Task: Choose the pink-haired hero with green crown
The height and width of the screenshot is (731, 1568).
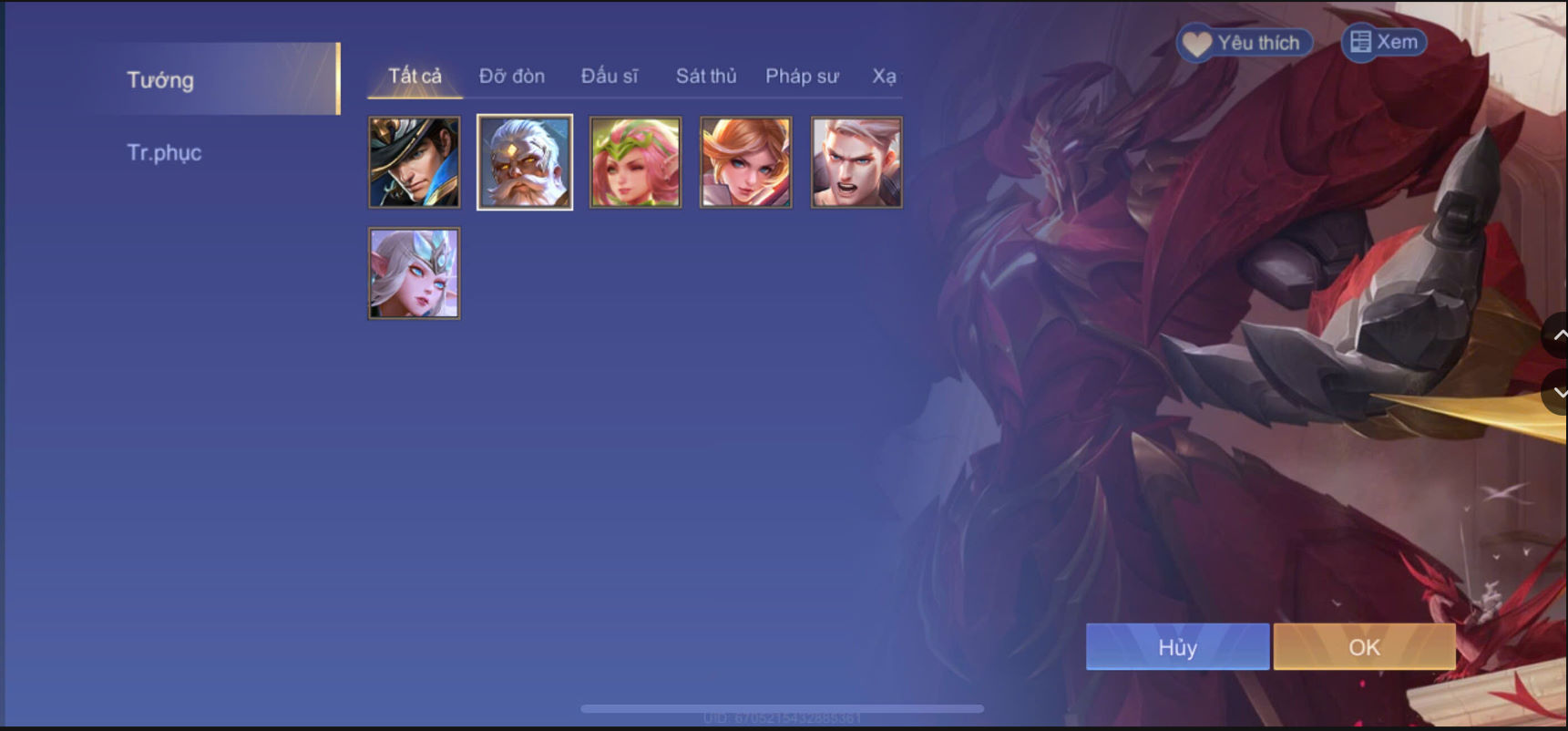Action: click(x=635, y=162)
